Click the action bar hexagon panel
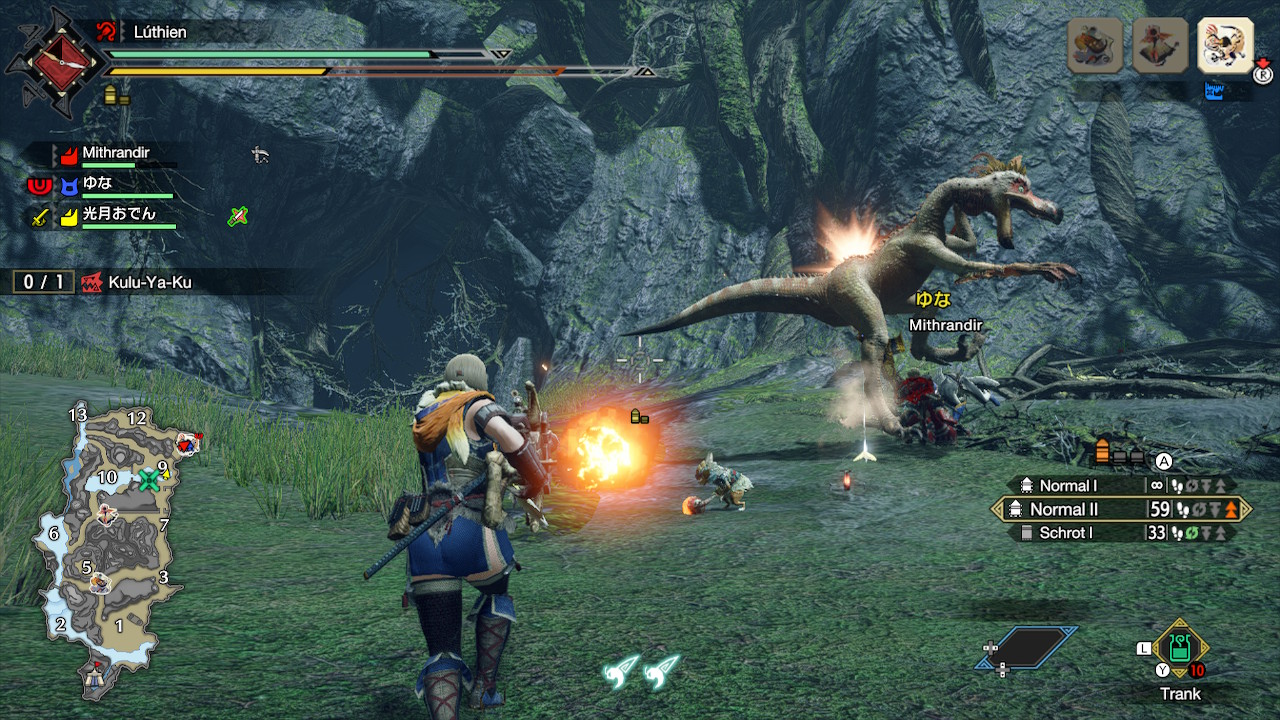 1027,647
